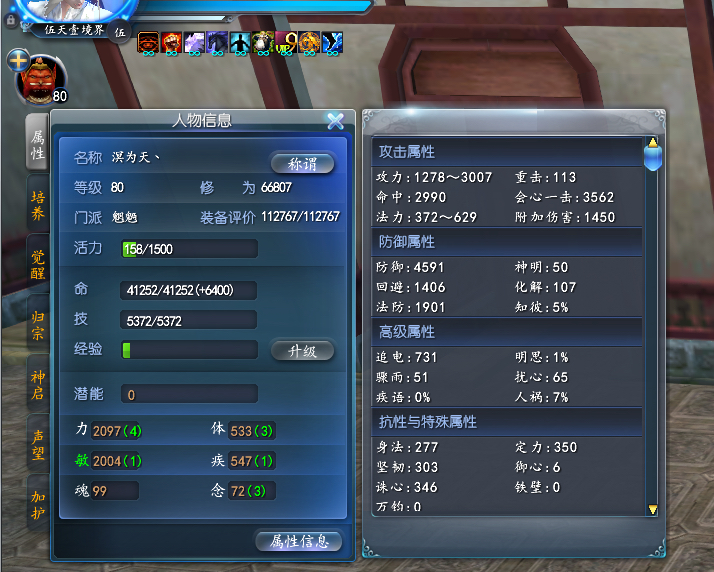The image size is (714, 572).
Task: Select the 归宗 tab
Action: point(37,324)
